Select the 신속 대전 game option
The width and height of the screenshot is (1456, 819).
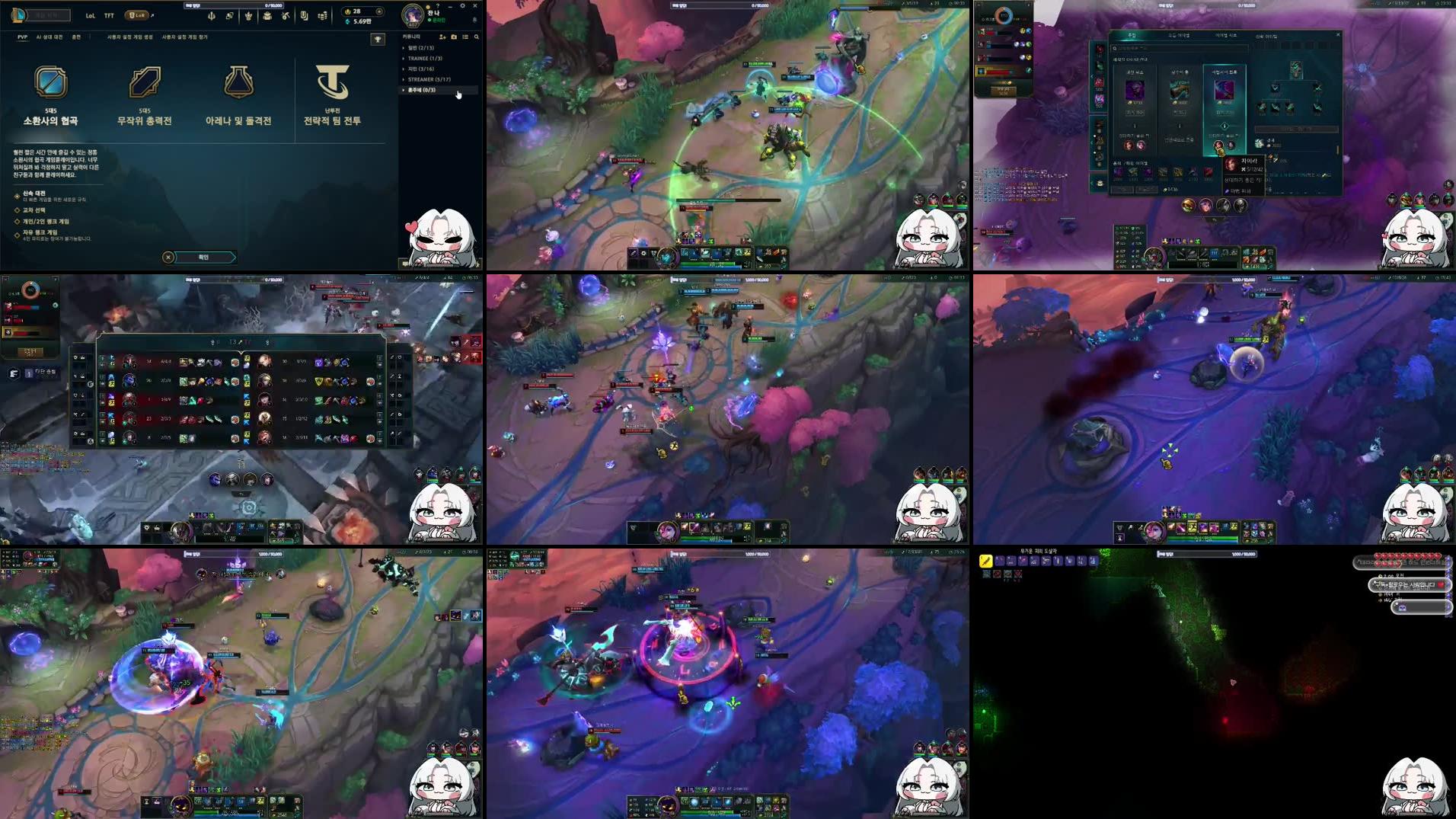pos(34,195)
